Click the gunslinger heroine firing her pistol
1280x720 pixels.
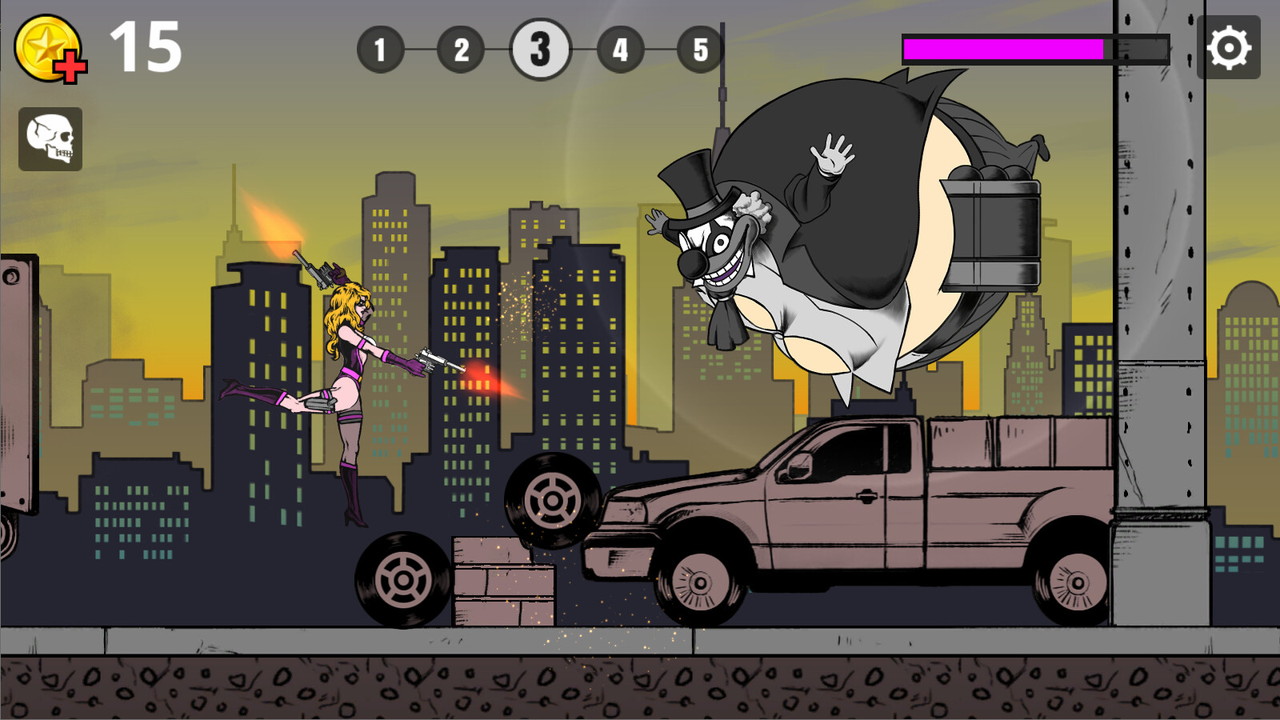click(x=350, y=370)
